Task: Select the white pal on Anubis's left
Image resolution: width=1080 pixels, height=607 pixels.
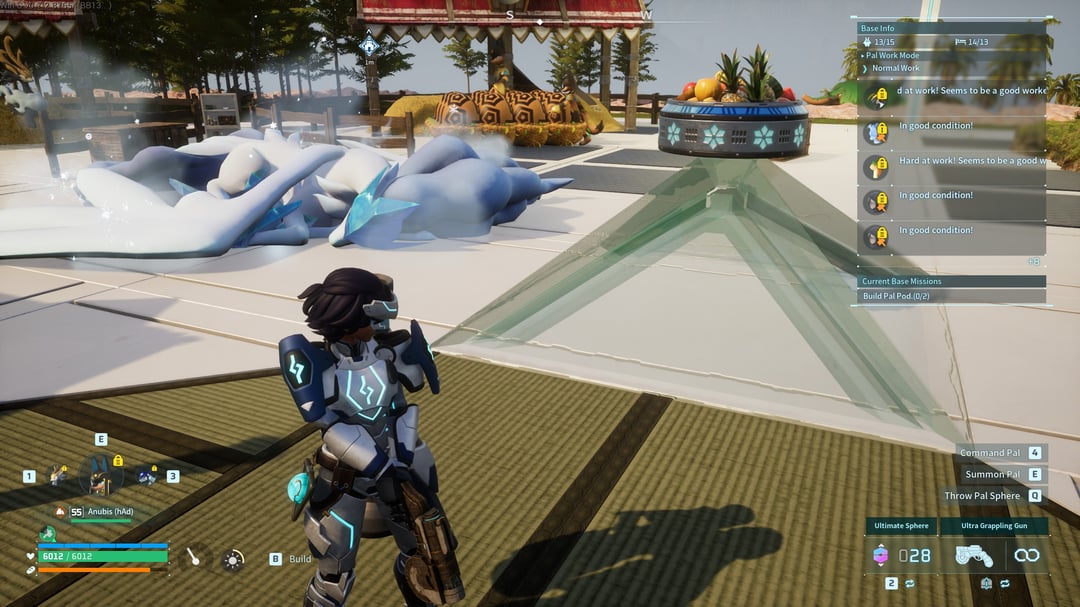Action: pyautogui.click(x=58, y=476)
